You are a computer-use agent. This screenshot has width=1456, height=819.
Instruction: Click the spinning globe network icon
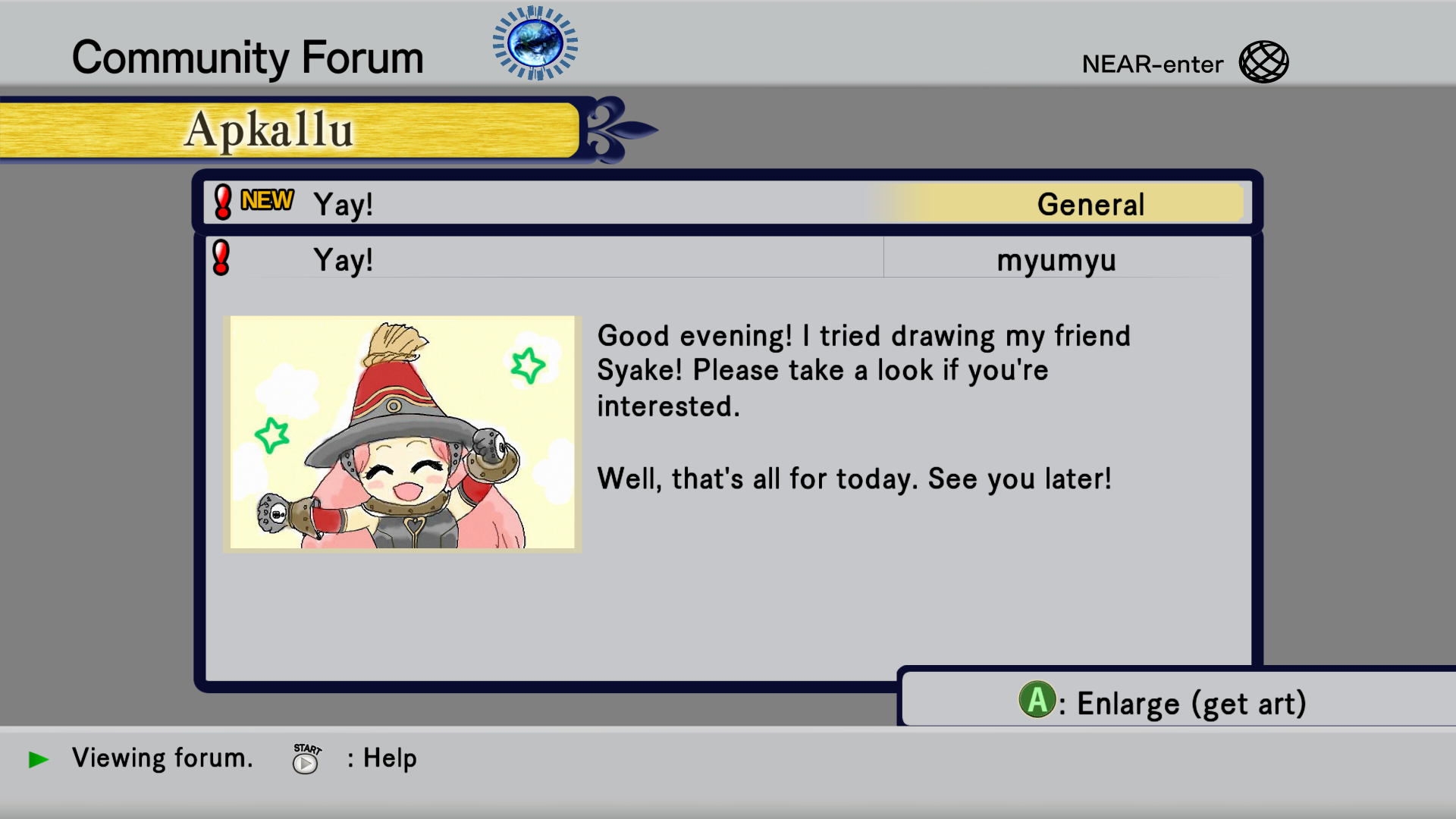pyautogui.click(x=535, y=43)
